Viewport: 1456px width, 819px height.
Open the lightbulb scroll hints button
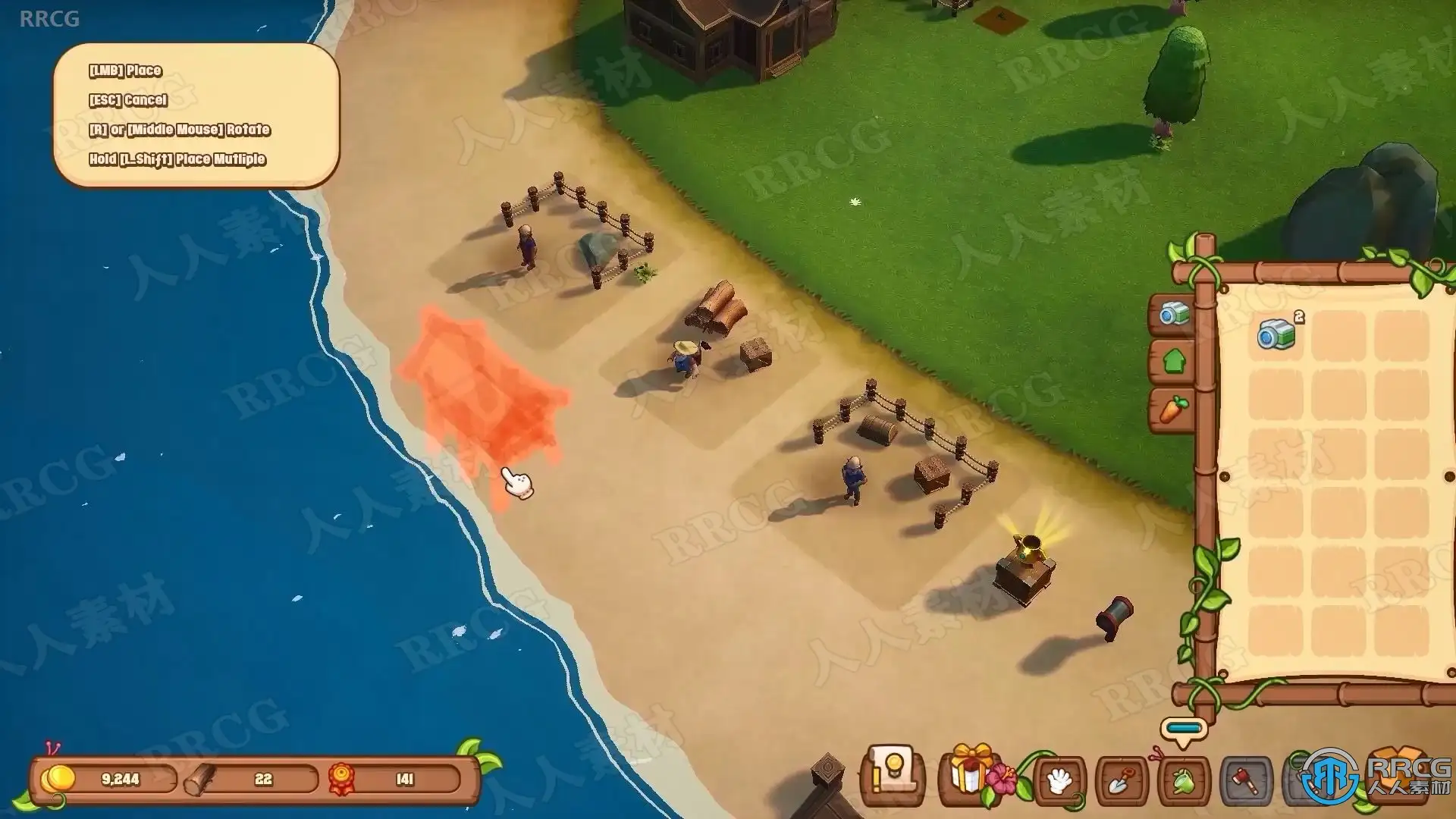pyautogui.click(x=893, y=778)
